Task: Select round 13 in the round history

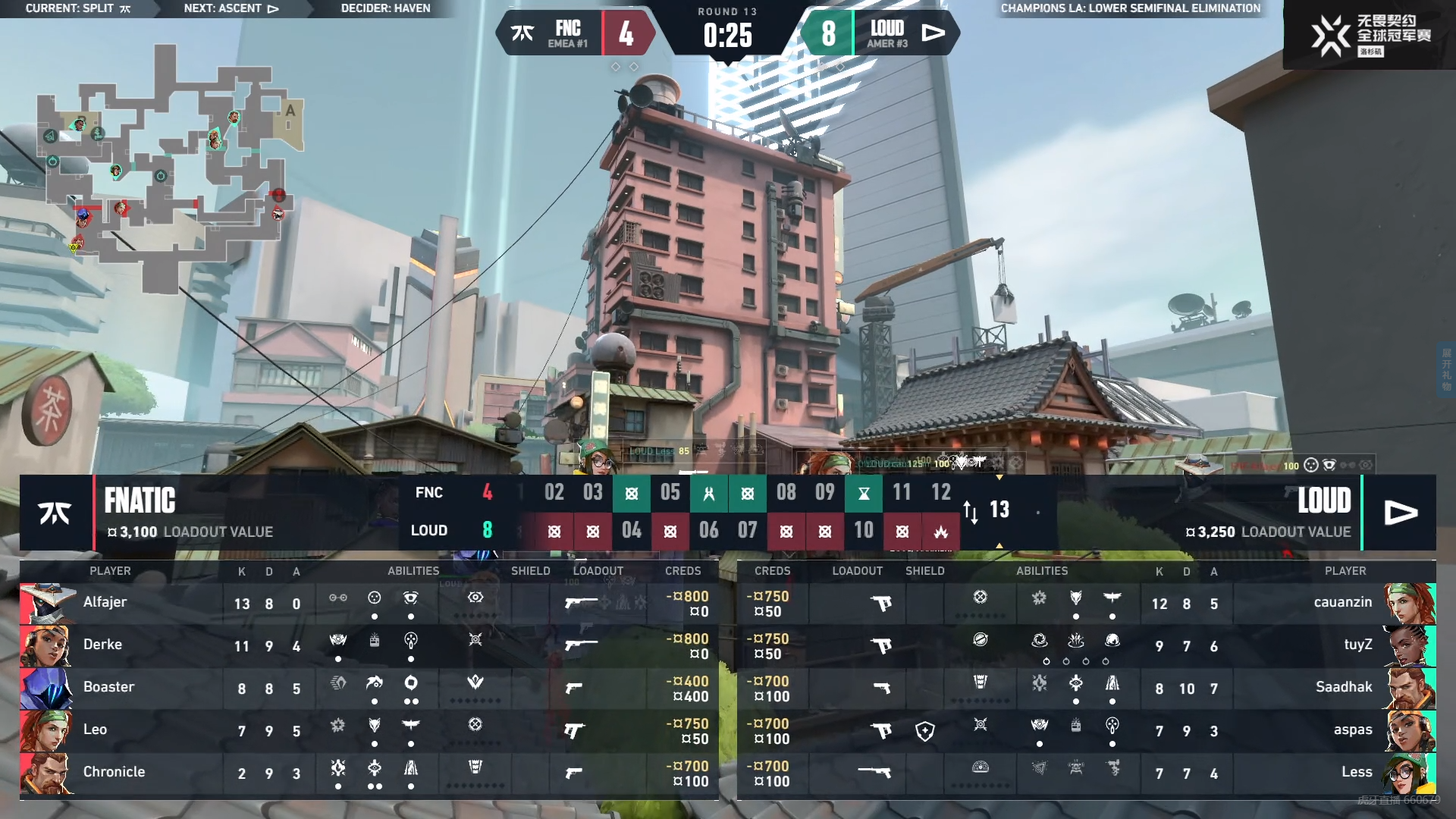Action: tap(999, 510)
